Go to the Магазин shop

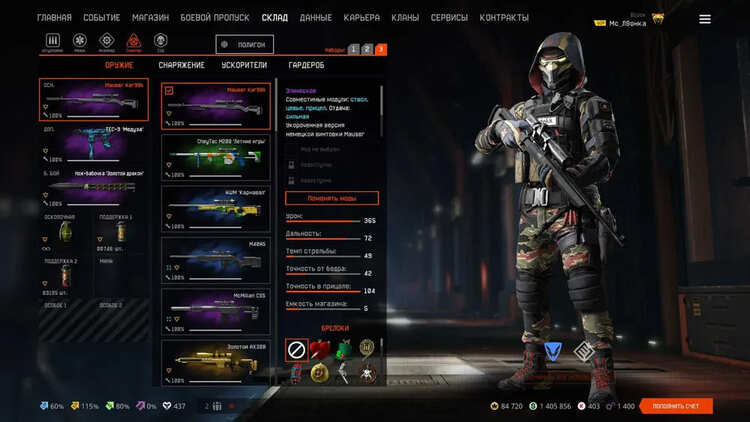(x=150, y=18)
